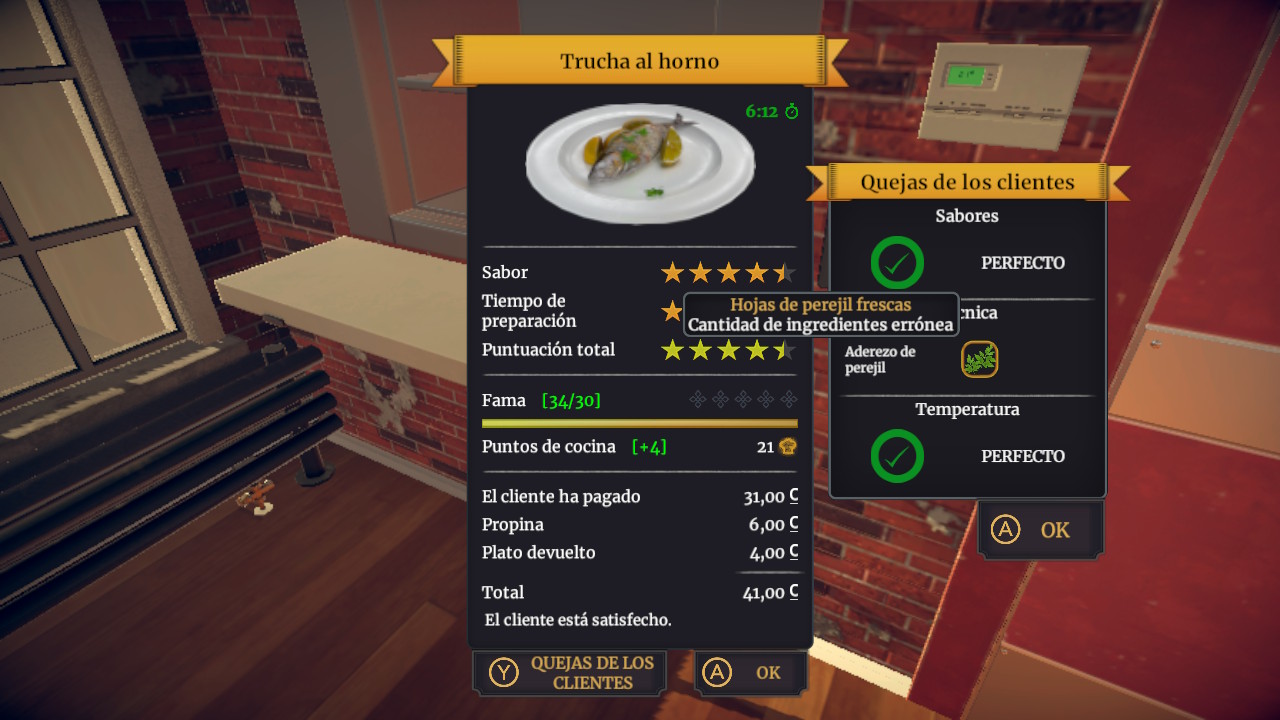
Task: Open the Quejas de los clientes button
Action: 570,673
